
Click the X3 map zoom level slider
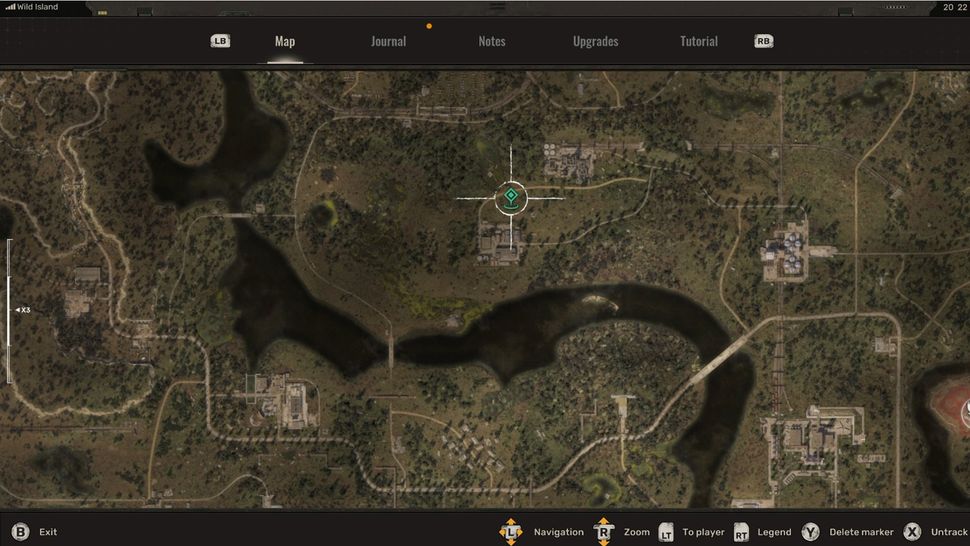tap(10, 310)
